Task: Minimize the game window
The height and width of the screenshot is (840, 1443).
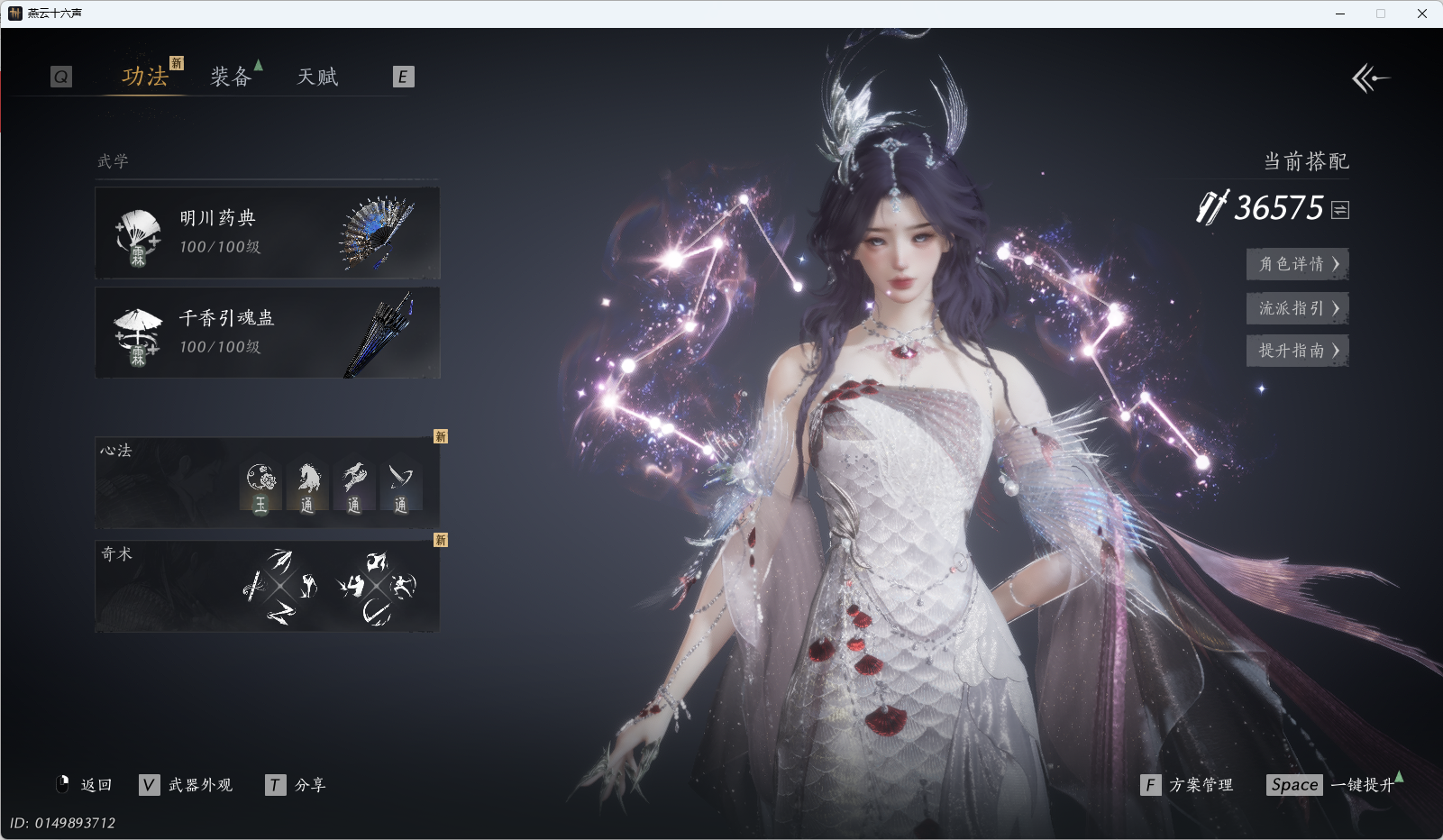Action: point(1340,14)
